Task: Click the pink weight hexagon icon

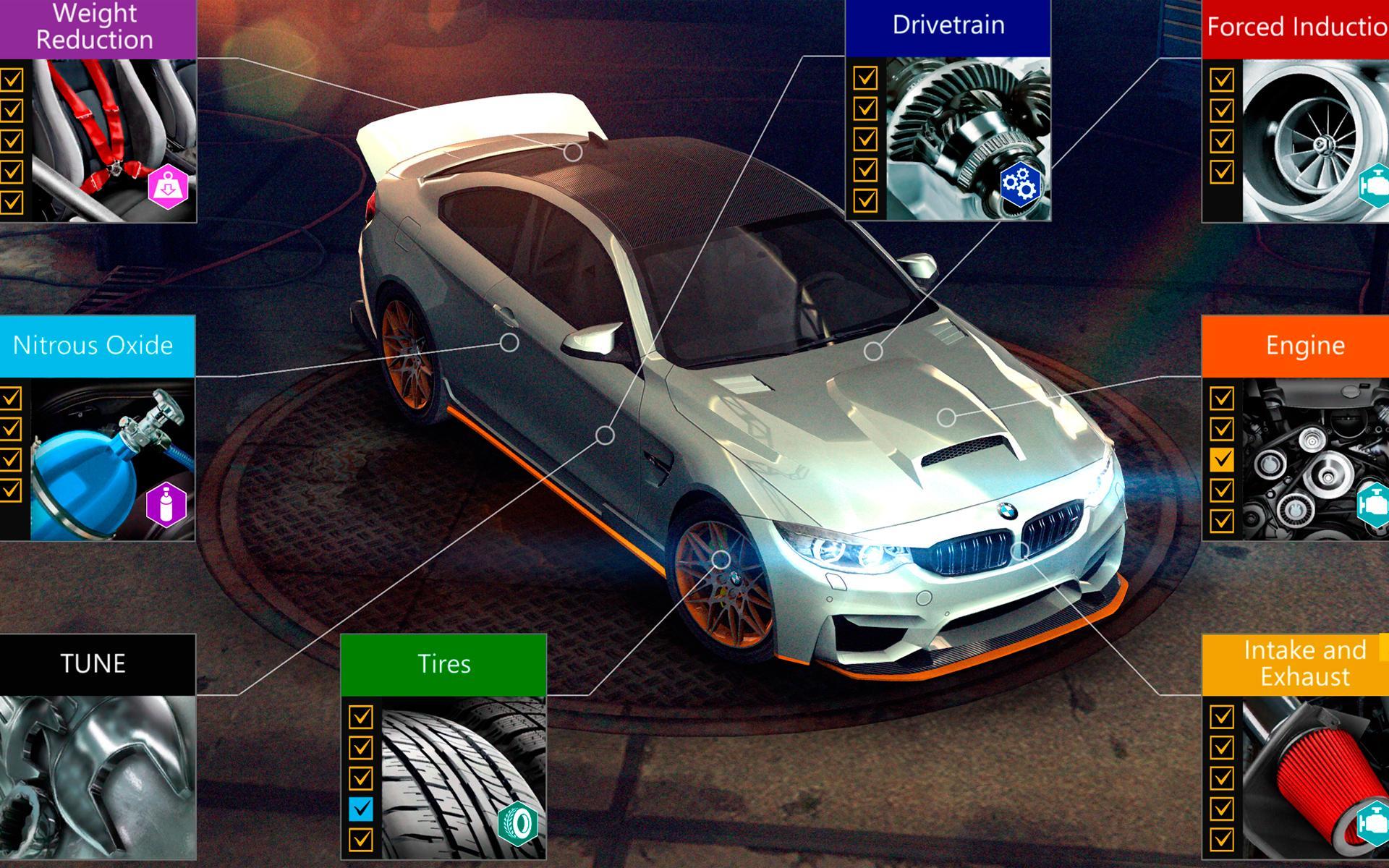Action: [x=168, y=188]
